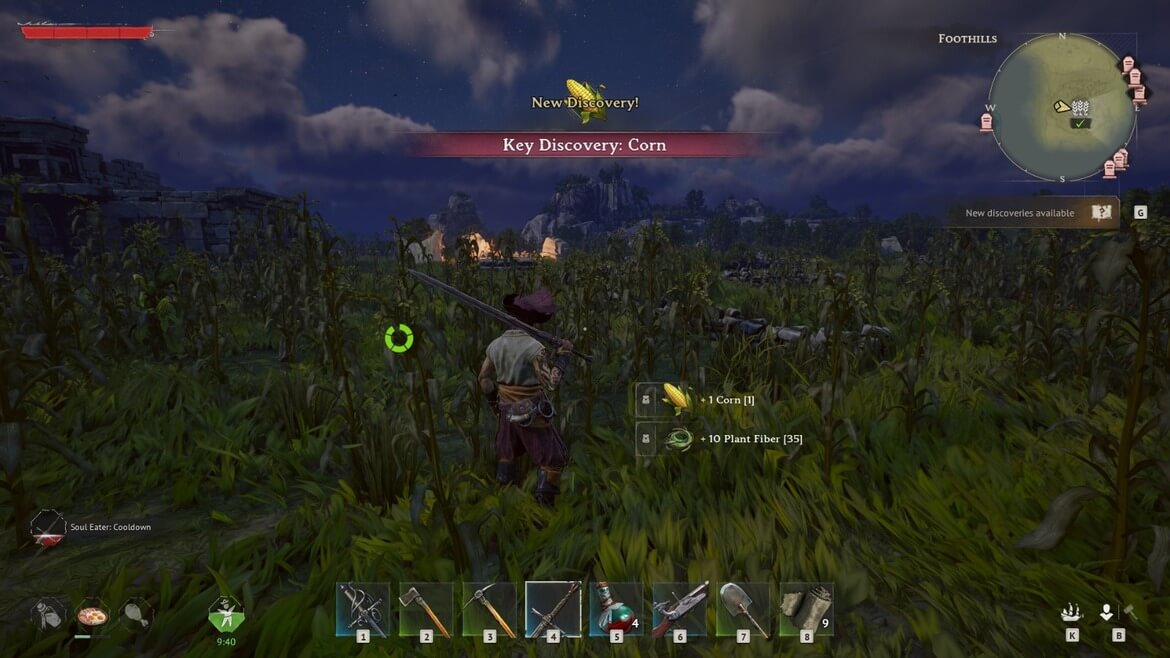Open the ship menu icon
Screen dimensions: 1170x658
coord(1072,612)
